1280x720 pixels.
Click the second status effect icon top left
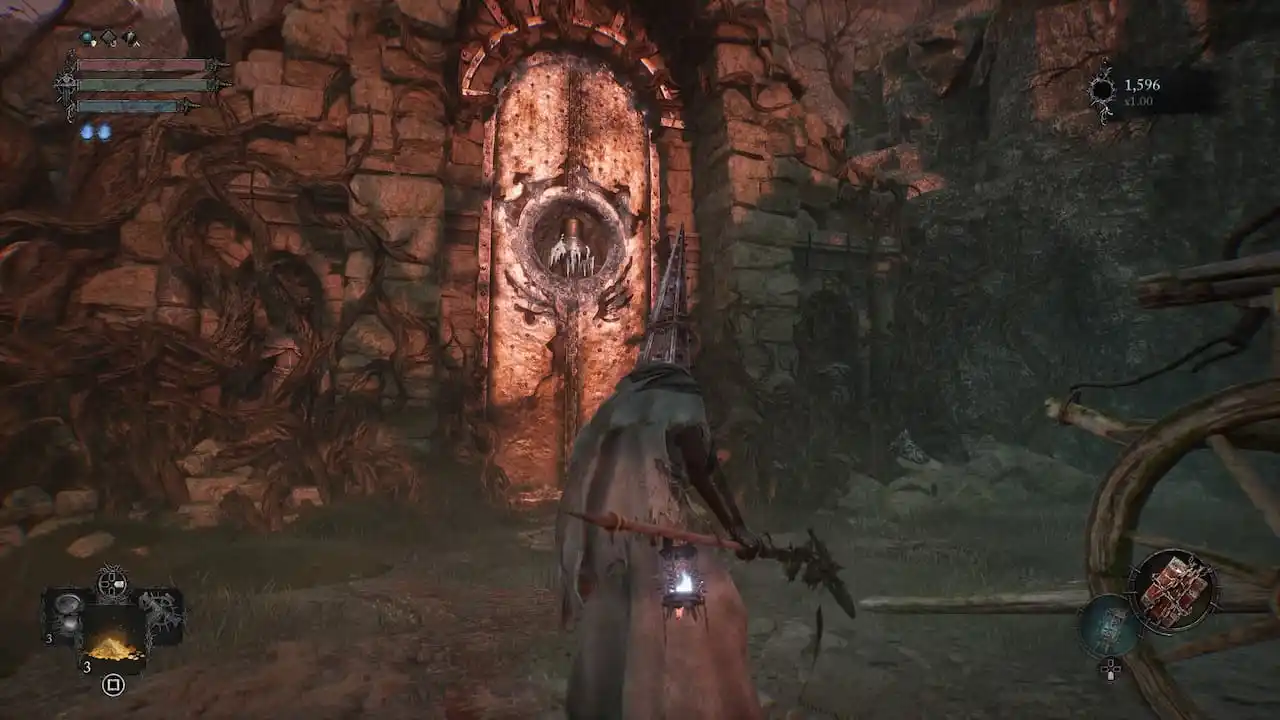[130, 36]
